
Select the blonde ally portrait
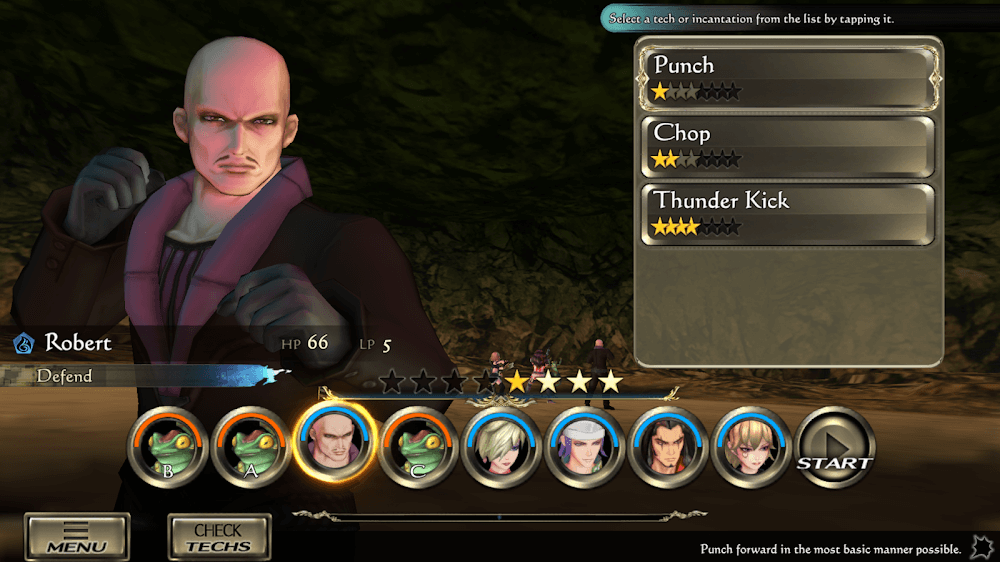(x=752, y=447)
